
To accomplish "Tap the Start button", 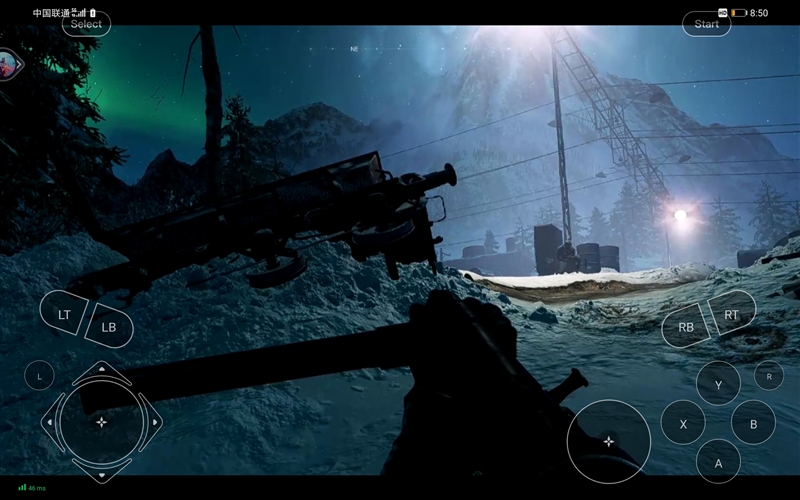I will (706, 24).
